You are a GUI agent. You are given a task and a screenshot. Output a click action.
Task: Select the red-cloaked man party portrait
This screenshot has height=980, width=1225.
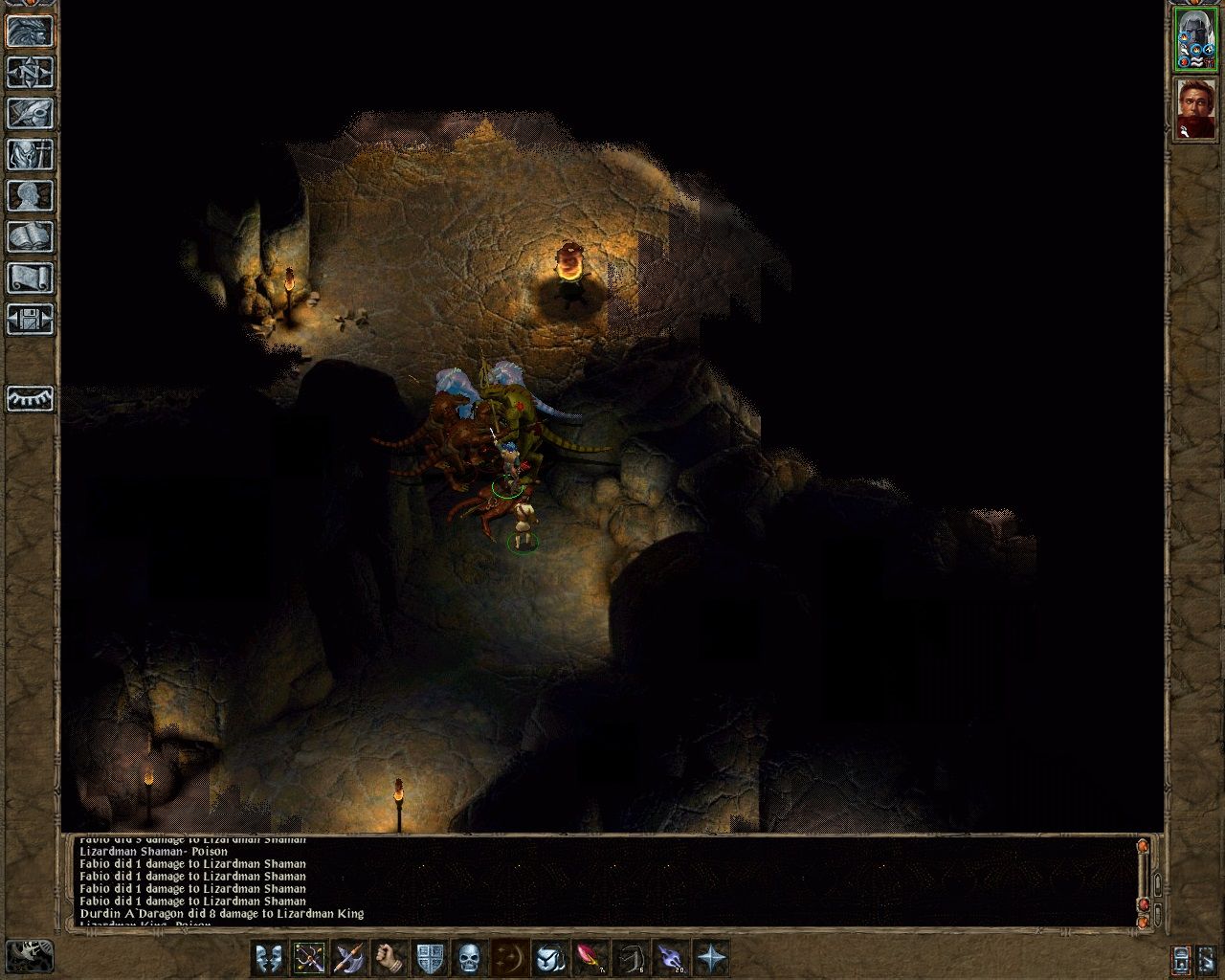click(x=1194, y=107)
